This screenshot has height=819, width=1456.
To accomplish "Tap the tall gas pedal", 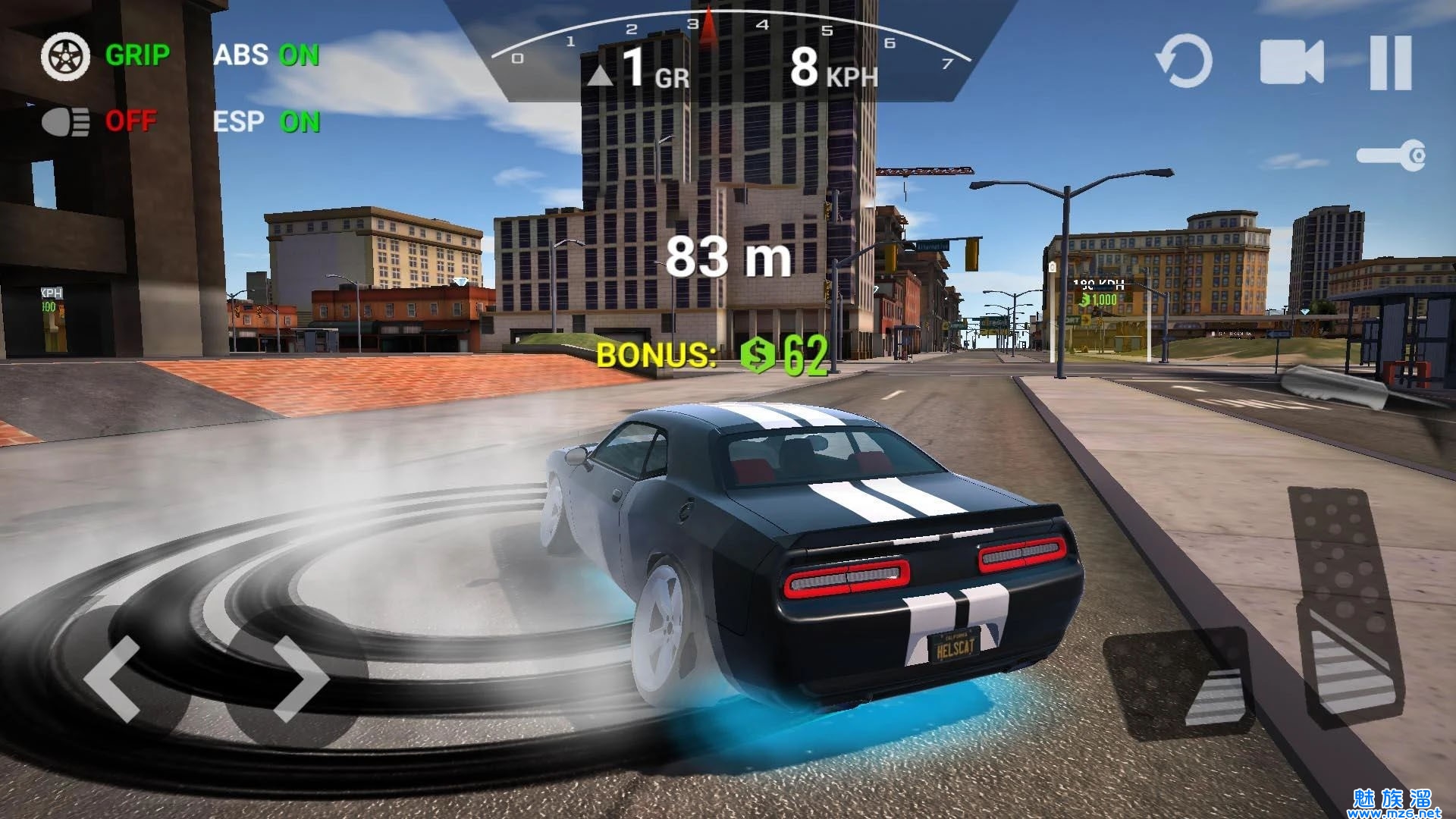I will [1346, 607].
